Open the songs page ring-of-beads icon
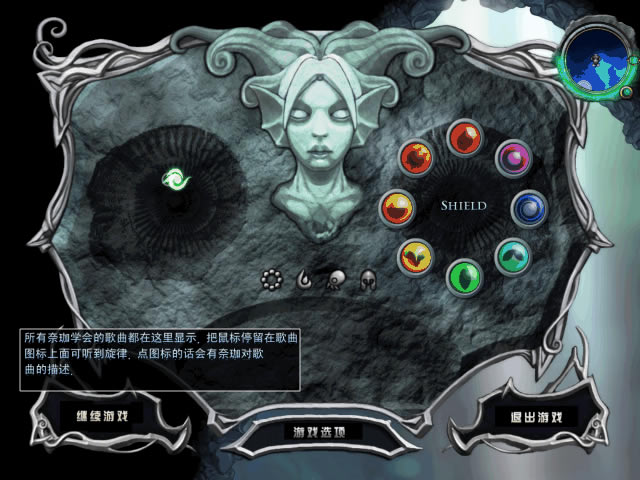This screenshot has height=480, width=640. click(x=270, y=281)
